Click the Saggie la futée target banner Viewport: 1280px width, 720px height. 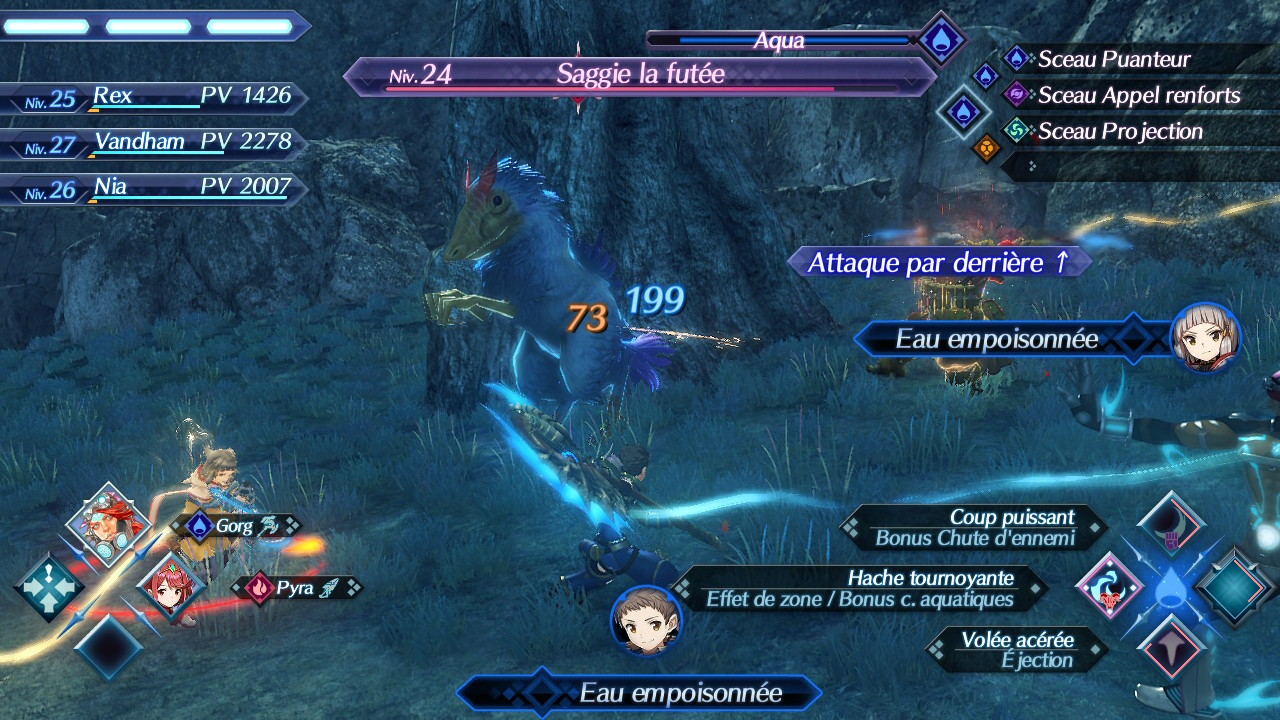pyautogui.click(x=640, y=75)
